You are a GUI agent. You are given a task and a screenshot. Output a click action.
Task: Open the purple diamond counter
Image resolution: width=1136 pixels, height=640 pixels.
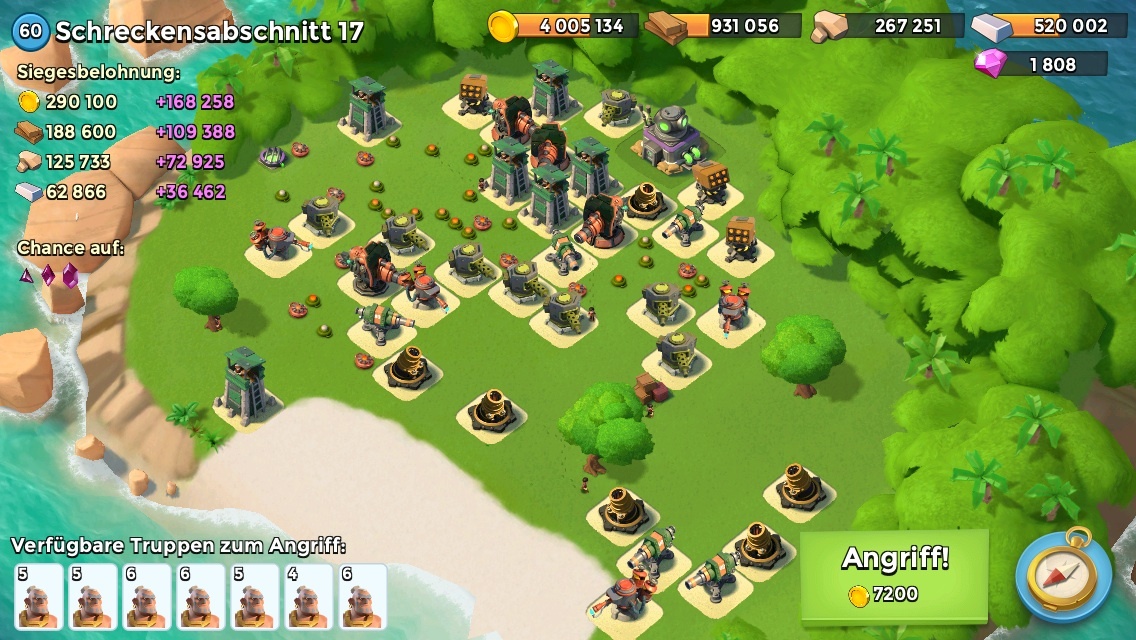point(1041,64)
